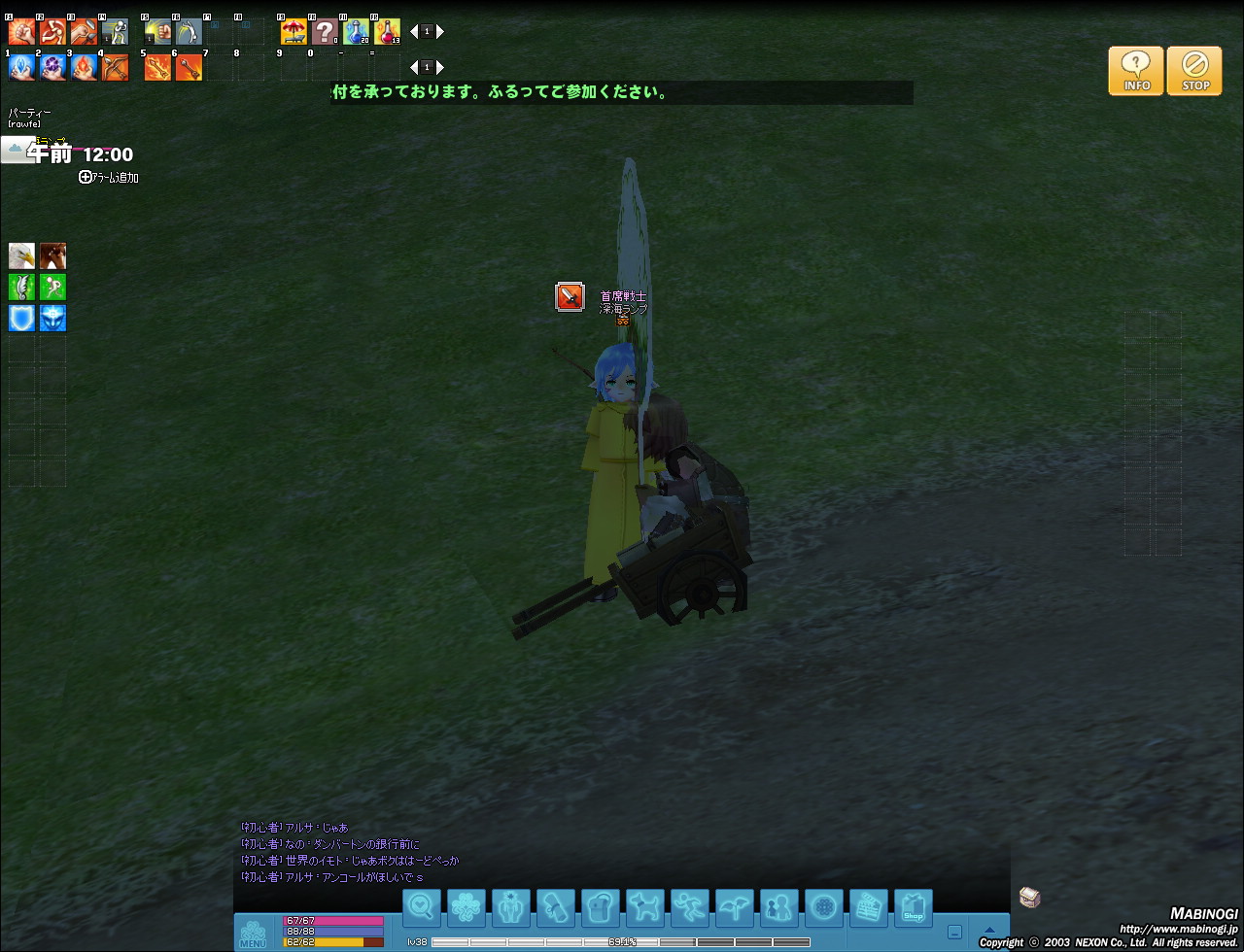Open the inventory backpack icon

(600, 908)
